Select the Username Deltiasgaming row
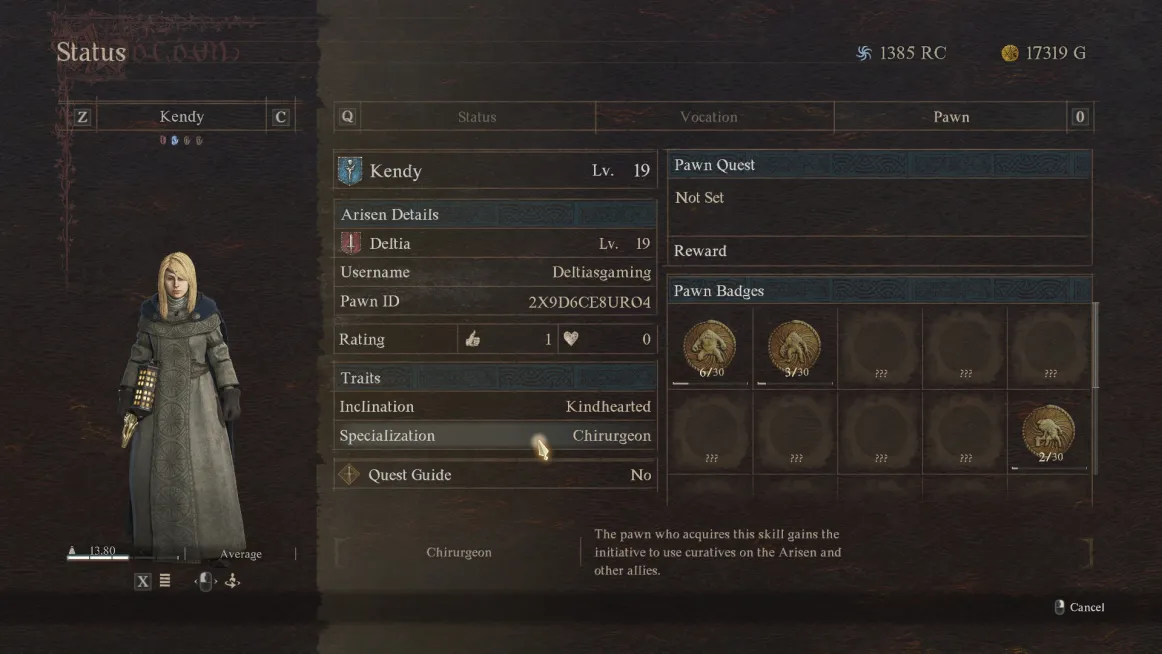The height and width of the screenshot is (654, 1162). point(495,272)
